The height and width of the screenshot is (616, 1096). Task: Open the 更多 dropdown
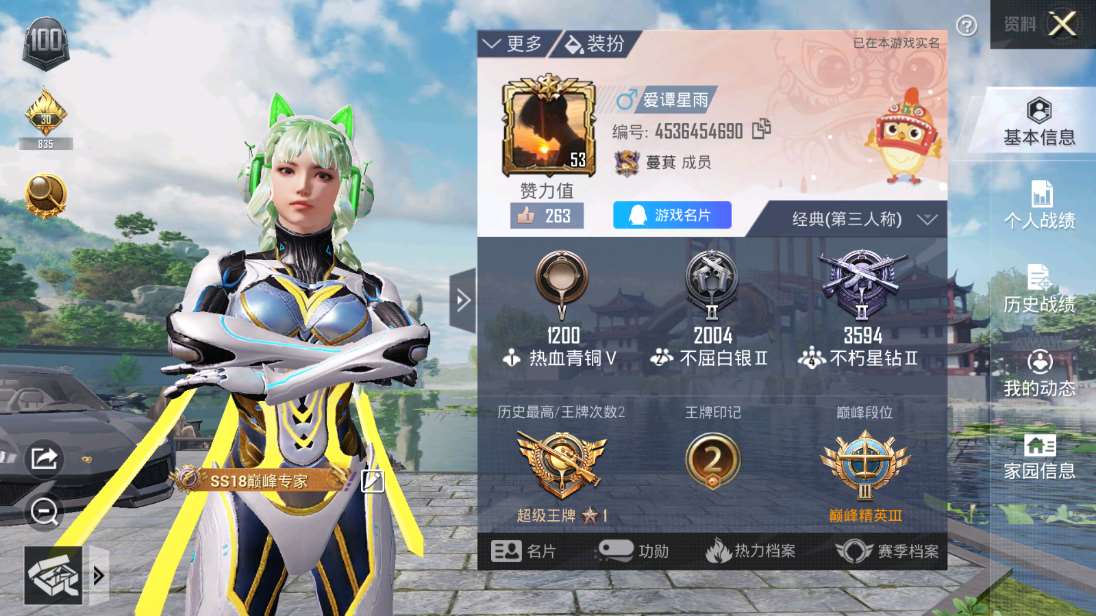[x=512, y=44]
